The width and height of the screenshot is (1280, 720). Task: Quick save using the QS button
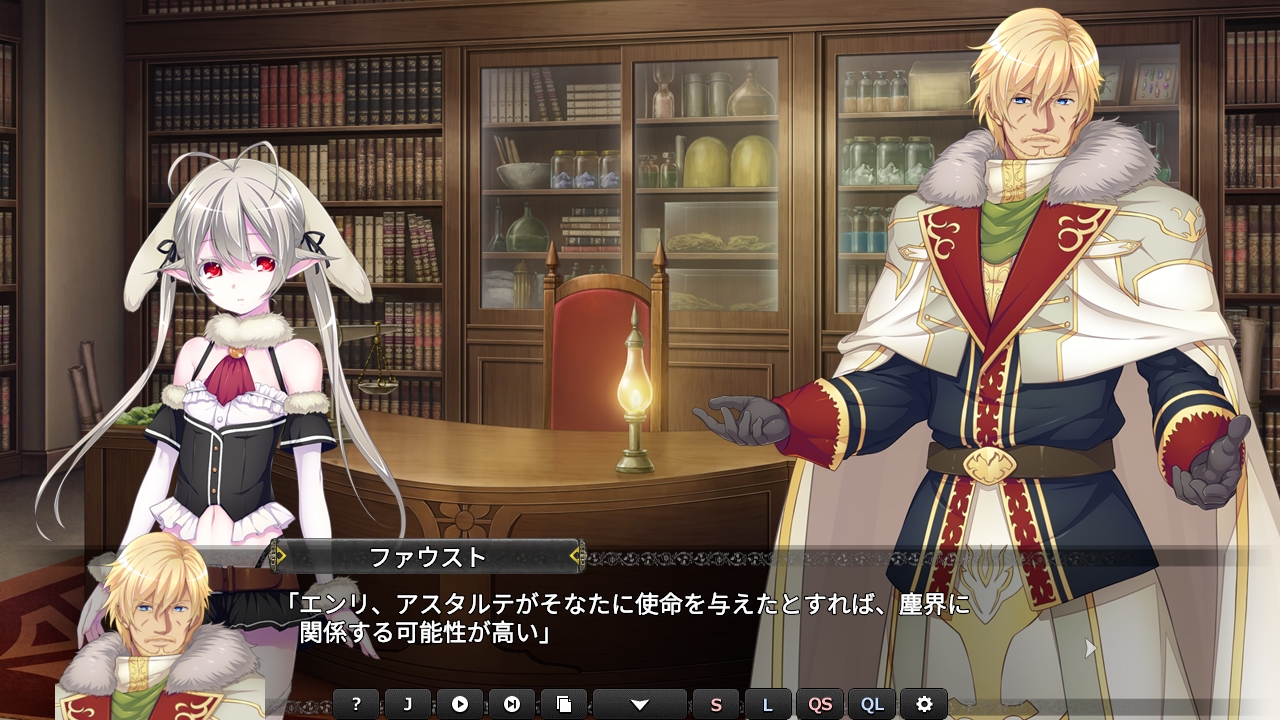(820, 704)
